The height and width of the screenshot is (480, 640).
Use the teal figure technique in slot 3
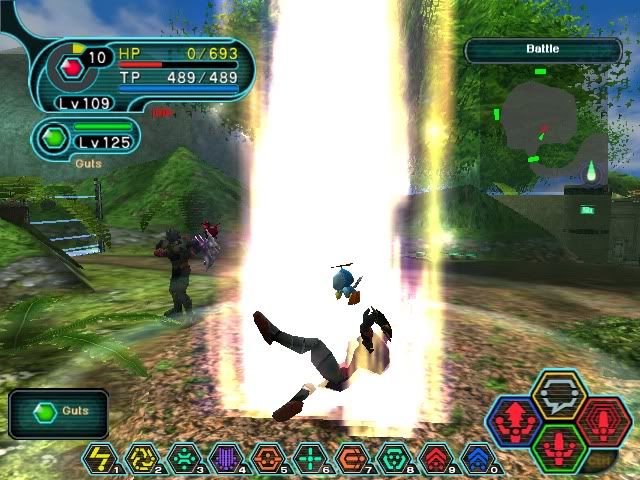click(x=184, y=458)
